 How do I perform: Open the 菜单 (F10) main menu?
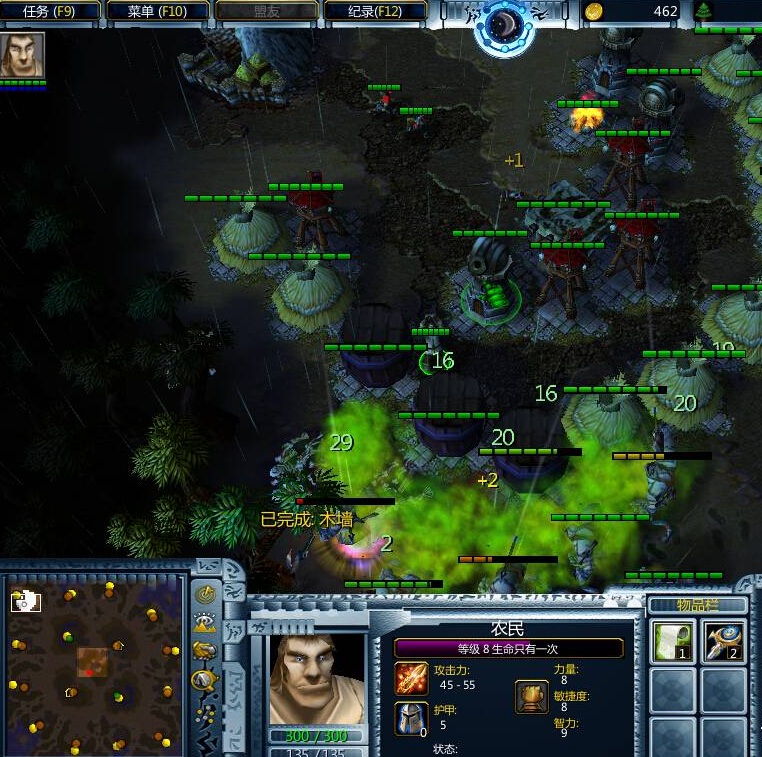(x=159, y=12)
